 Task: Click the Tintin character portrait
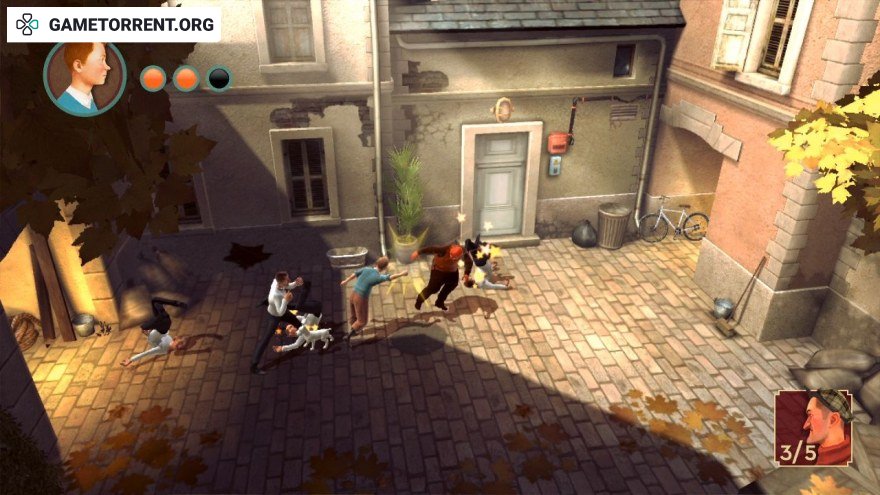pos(84,76)
